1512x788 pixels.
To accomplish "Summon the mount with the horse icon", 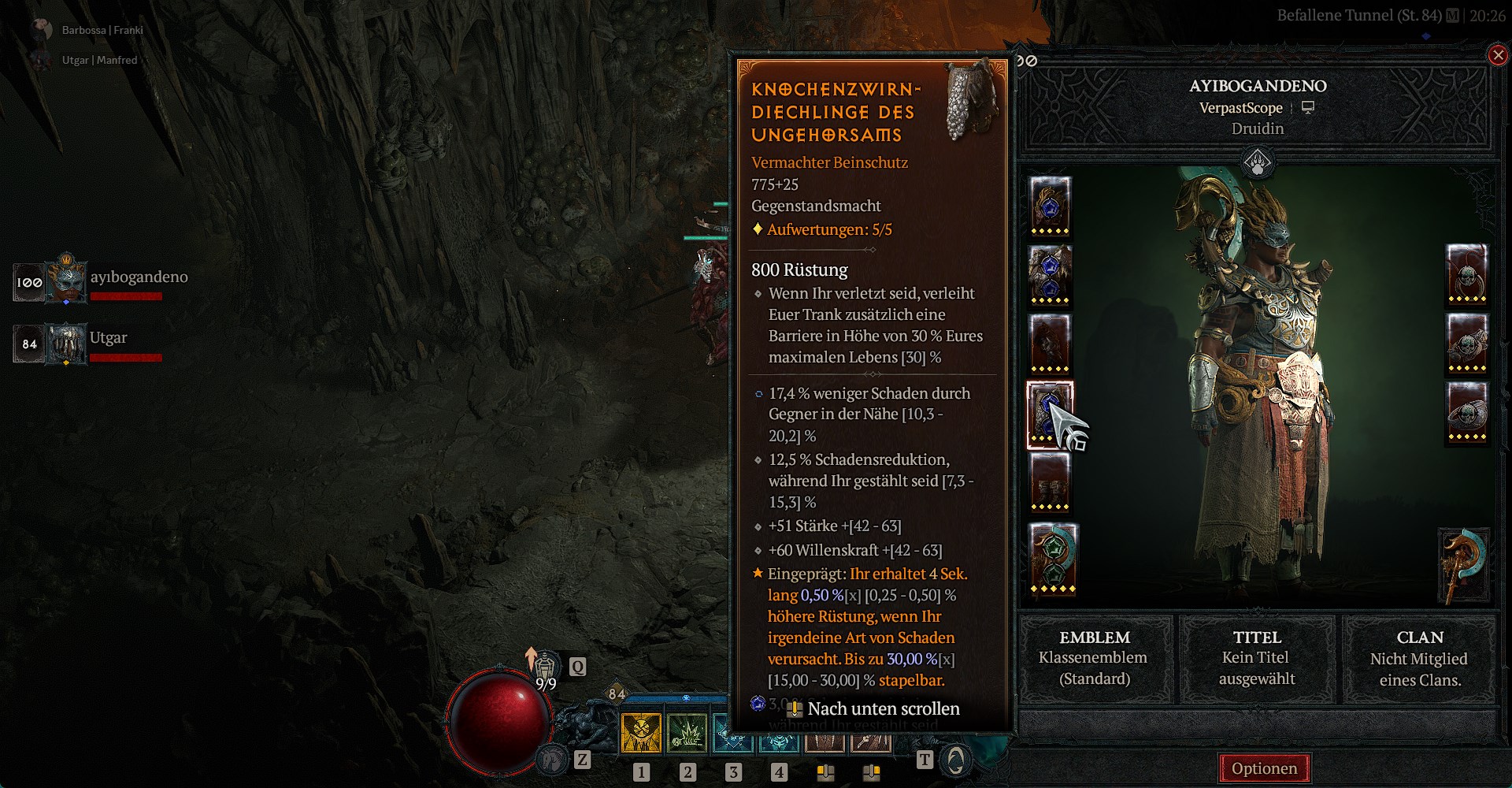I will pyautogui.click(x=554, y=760).
